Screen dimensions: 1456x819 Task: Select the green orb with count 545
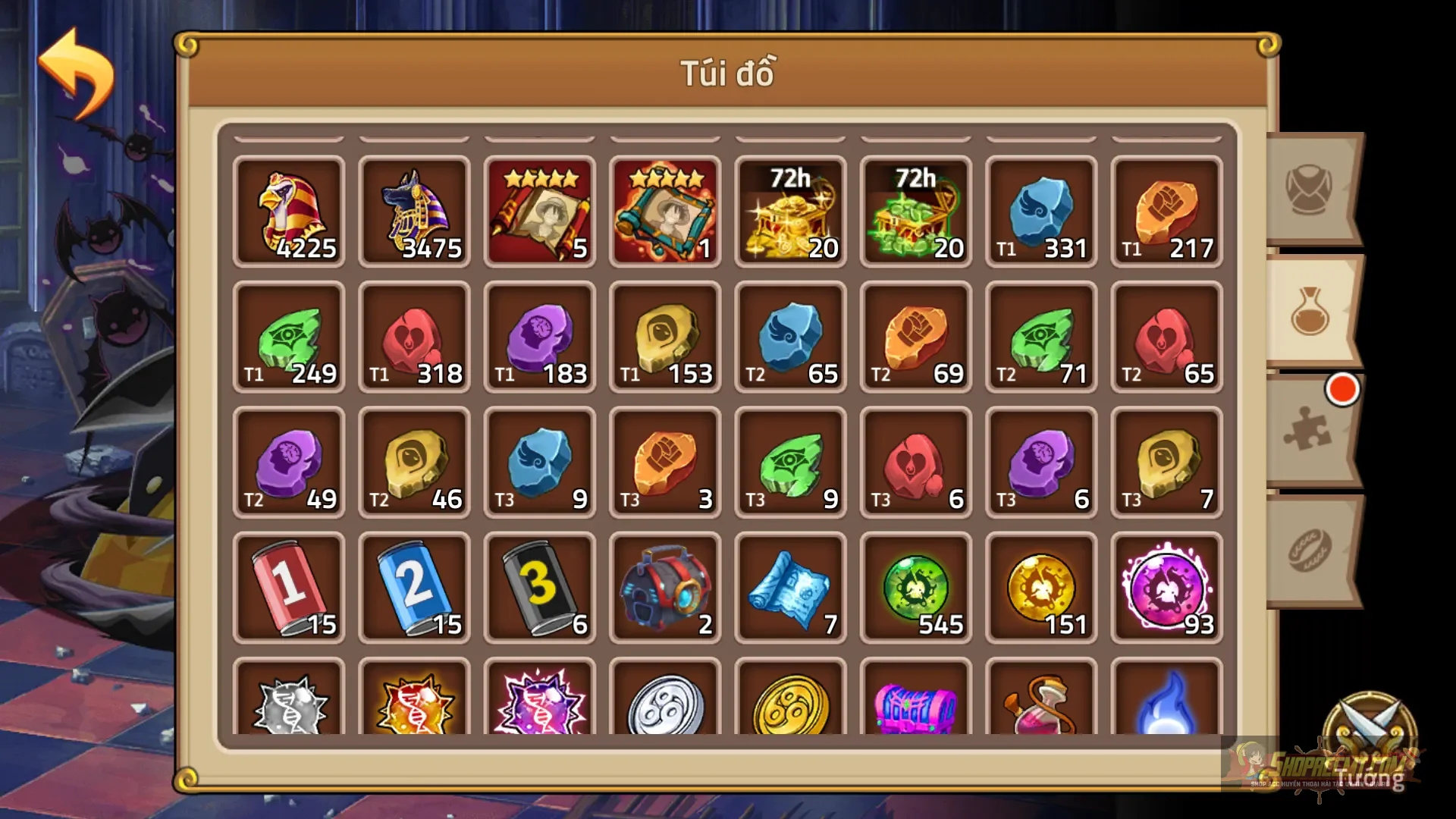point(915,588)
